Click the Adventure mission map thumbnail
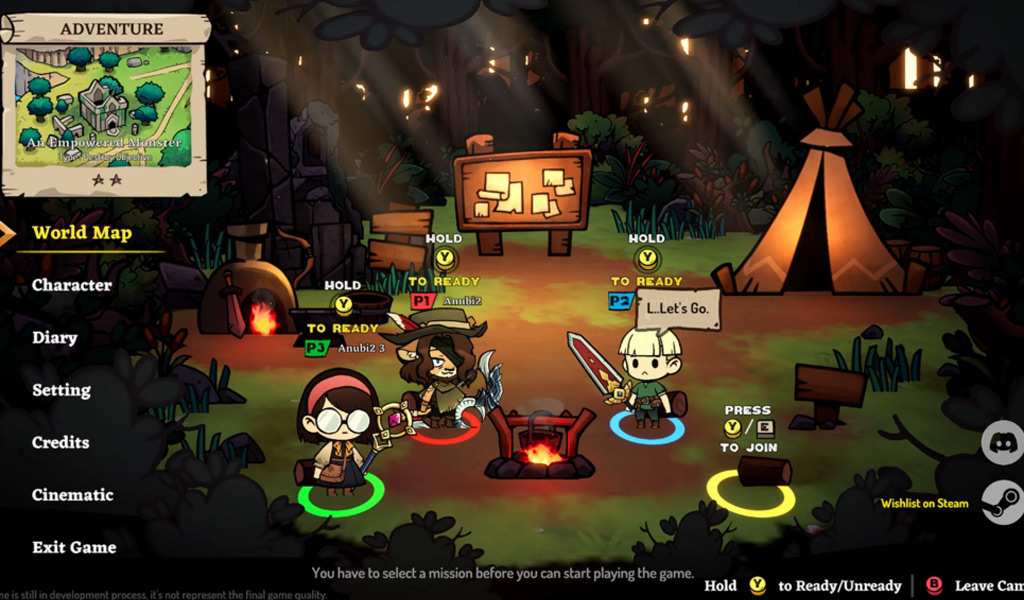The height and width of the screenshot is (600, 1024). pos(103,106)
